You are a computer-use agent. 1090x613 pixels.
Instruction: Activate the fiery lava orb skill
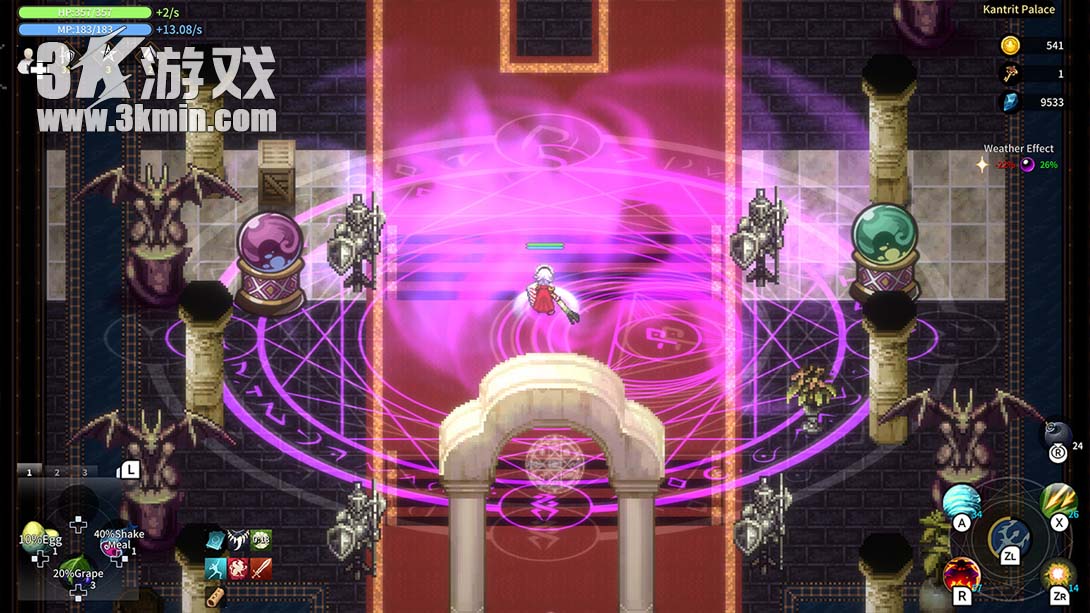click(961, 574)
